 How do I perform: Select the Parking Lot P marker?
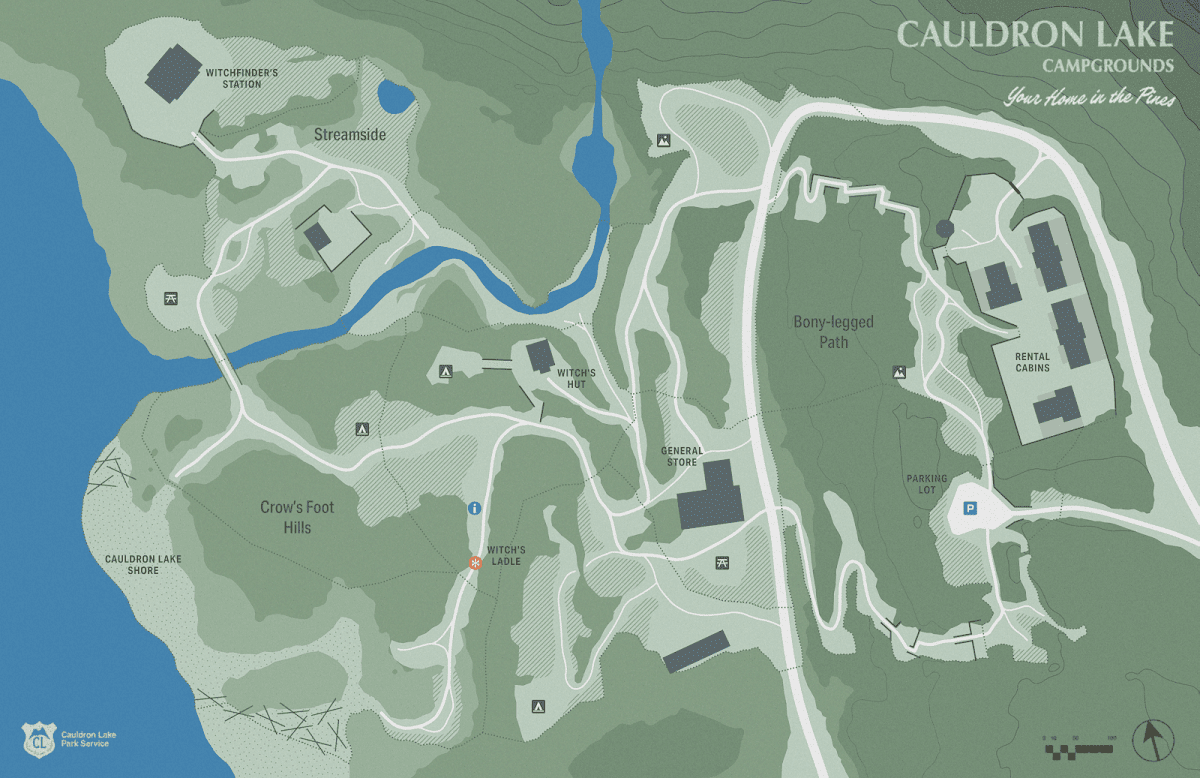[969, 509]
